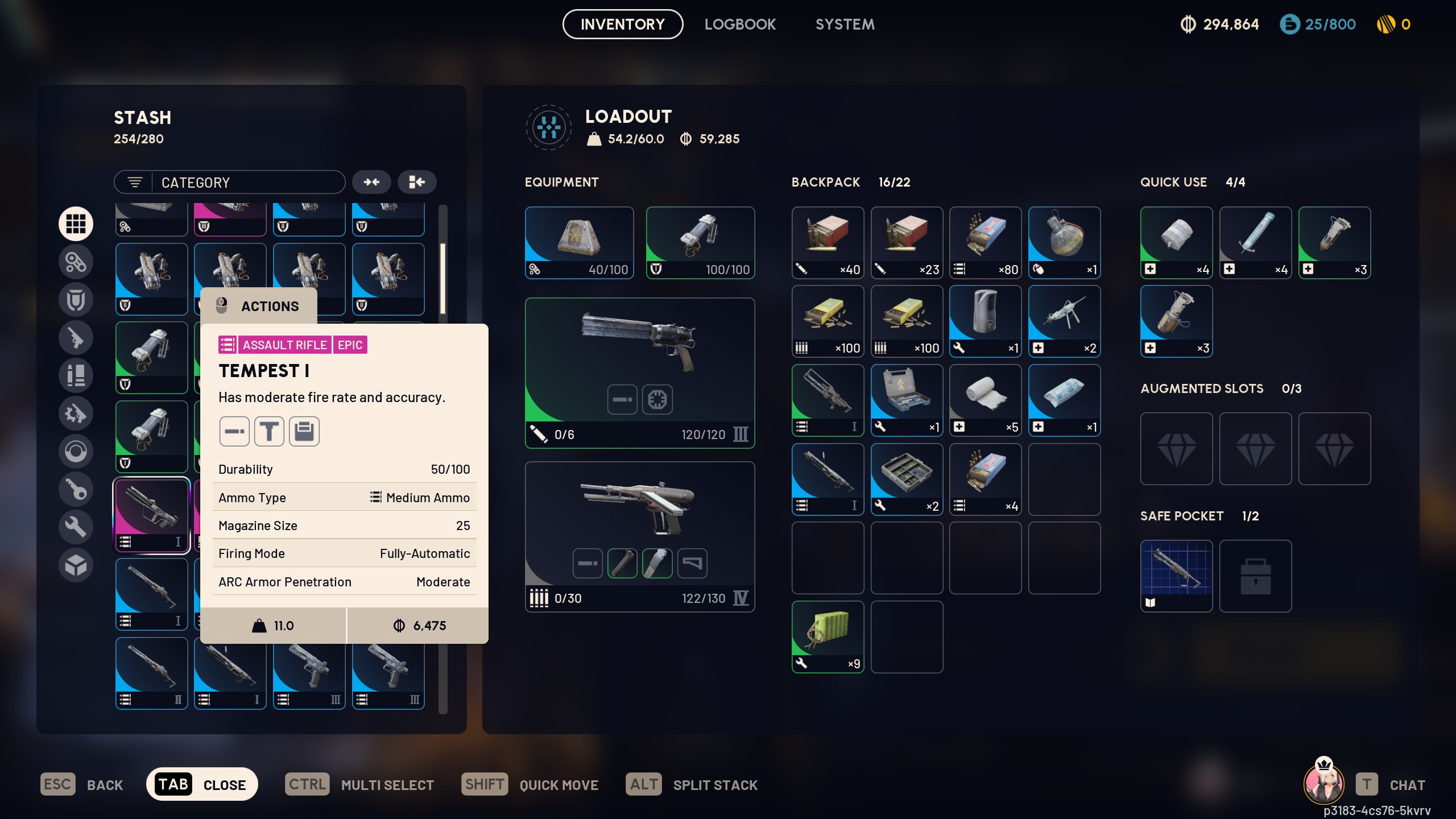Select the cube misc category filter at sidebar bottom
The height and width of the screenshot is (819, 1456).
pos(76,565)
